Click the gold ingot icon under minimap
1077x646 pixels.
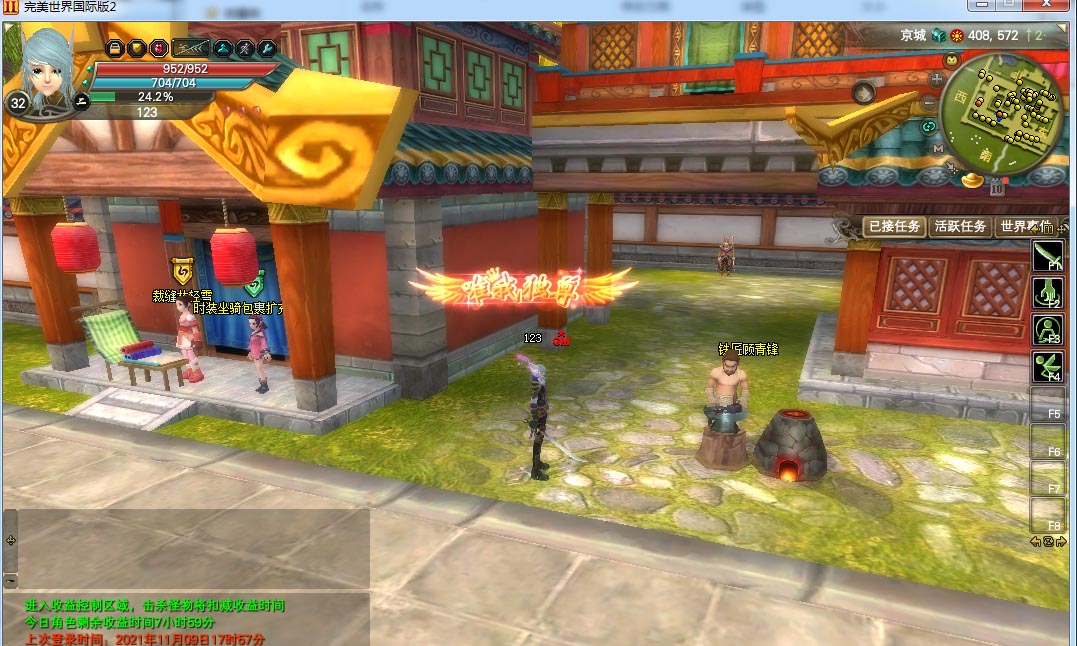point(974,182)
